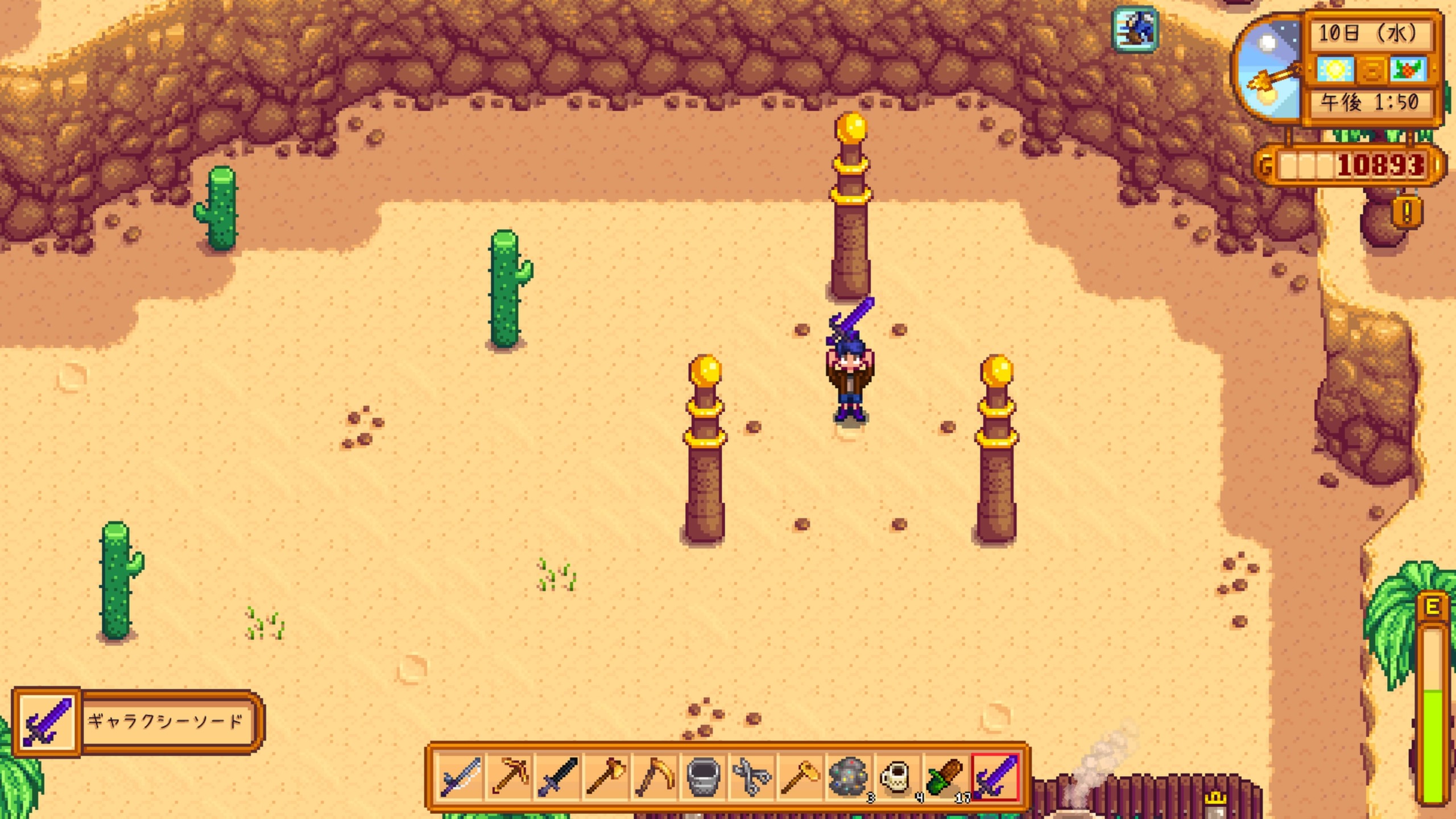Select the green-and-brown item stack of 17
The image size is (1456, 819).
tap(945, 777)
